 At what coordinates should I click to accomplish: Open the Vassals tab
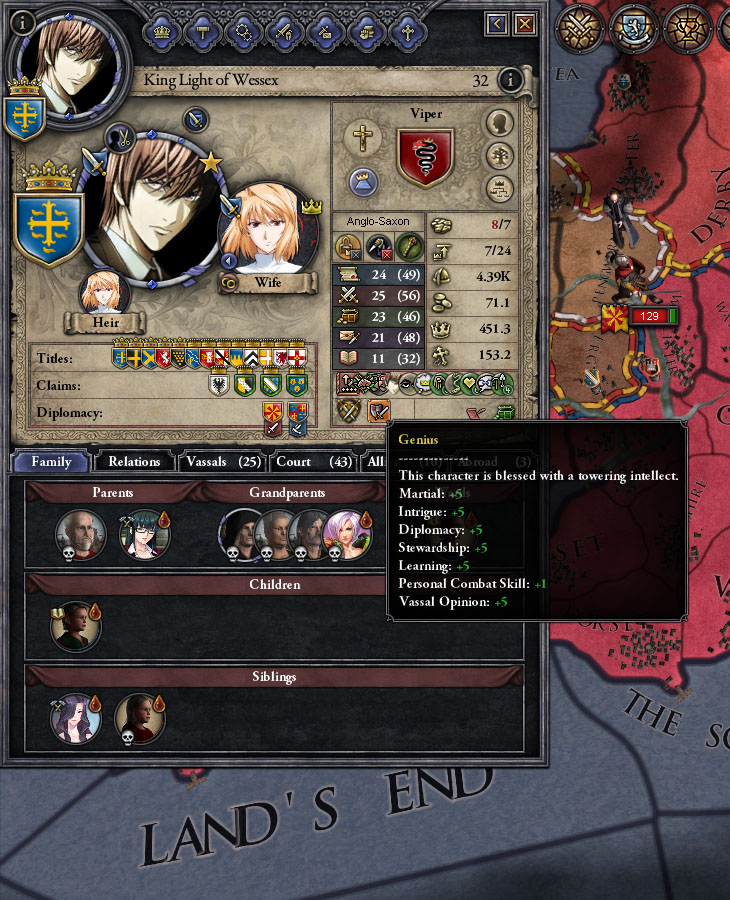click(216, 462)
